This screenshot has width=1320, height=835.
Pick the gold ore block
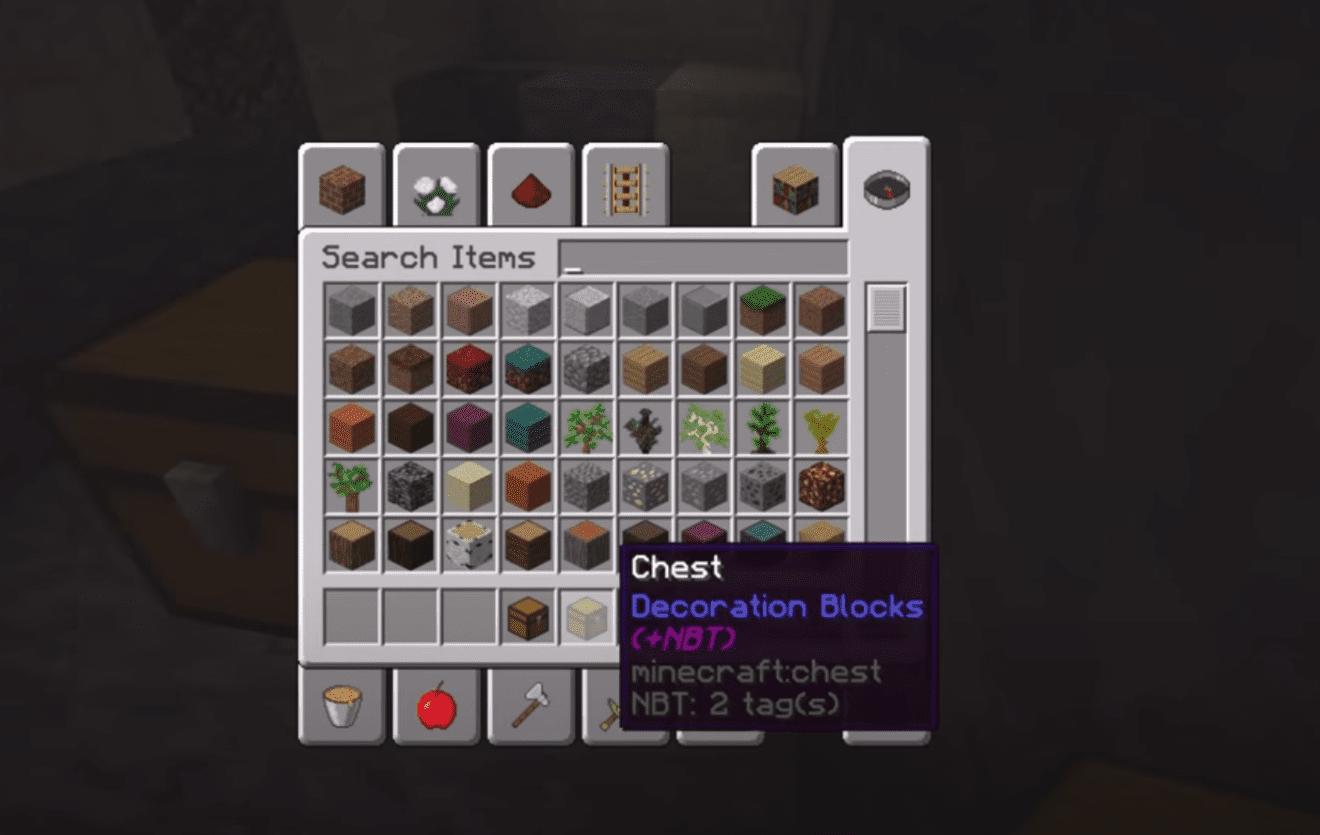(x=645, y=487)
